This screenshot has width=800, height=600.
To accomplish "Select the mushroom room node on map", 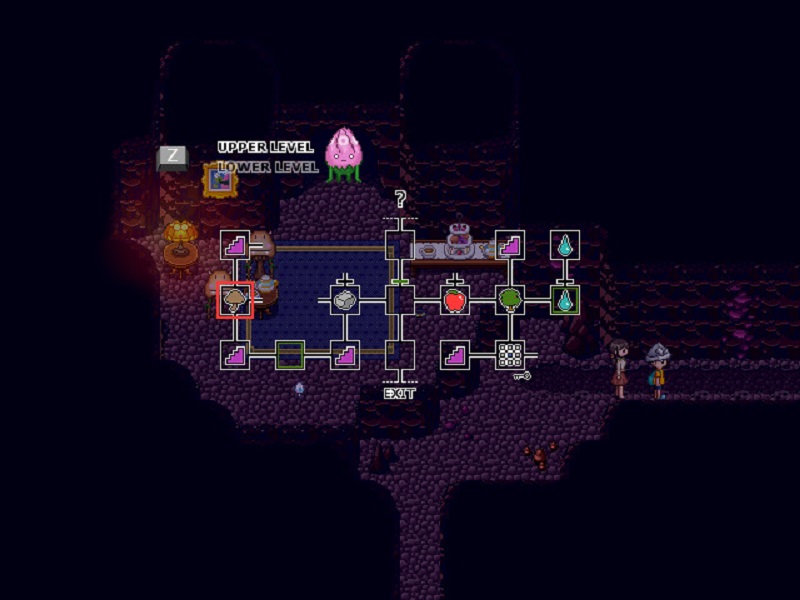I will [x=236, y=299].
